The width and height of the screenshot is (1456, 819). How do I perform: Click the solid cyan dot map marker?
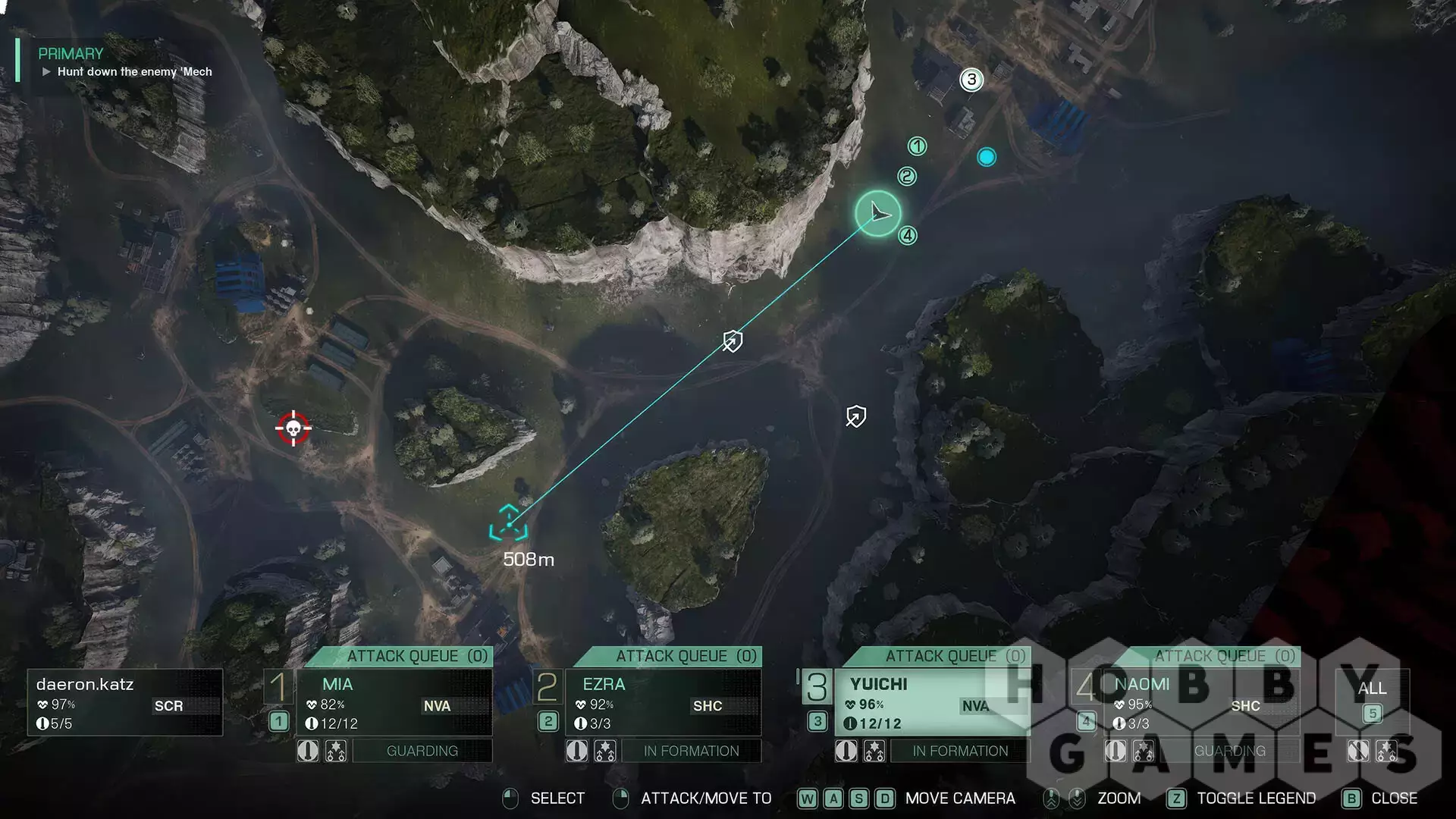point(987,157)
